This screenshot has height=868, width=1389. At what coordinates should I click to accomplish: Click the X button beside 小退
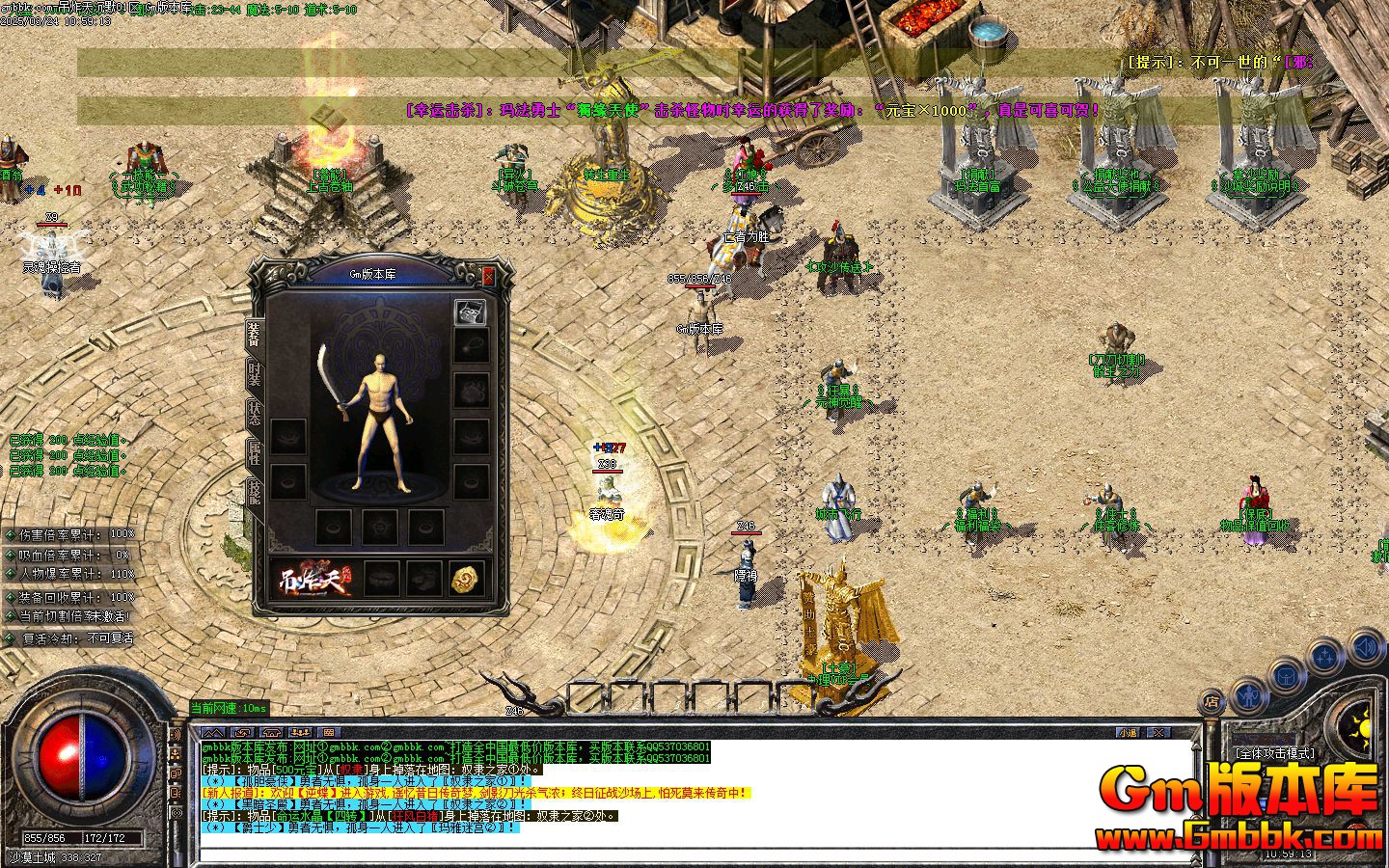coord(1158,733)
